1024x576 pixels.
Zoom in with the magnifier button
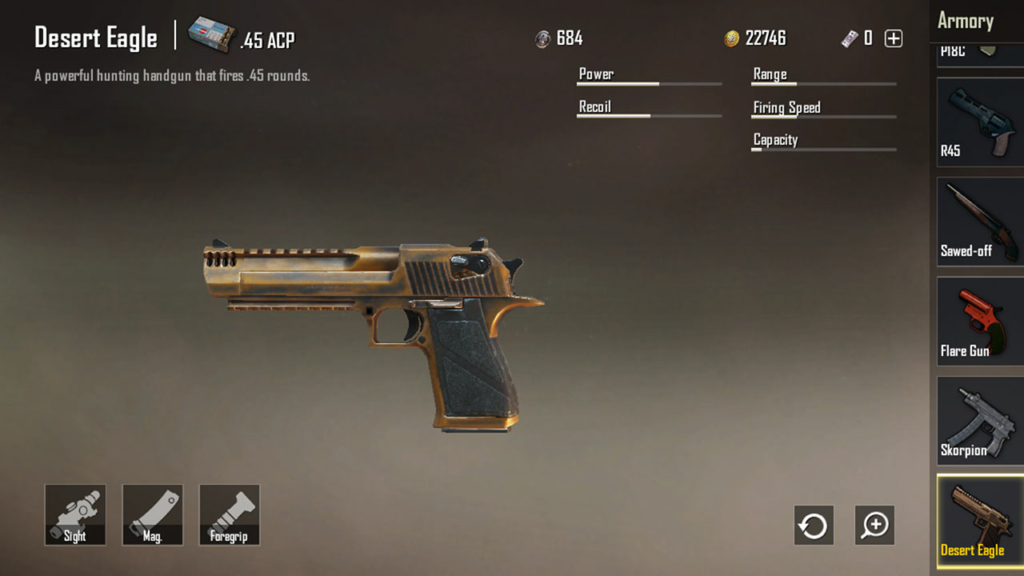(x=875, y=525)
